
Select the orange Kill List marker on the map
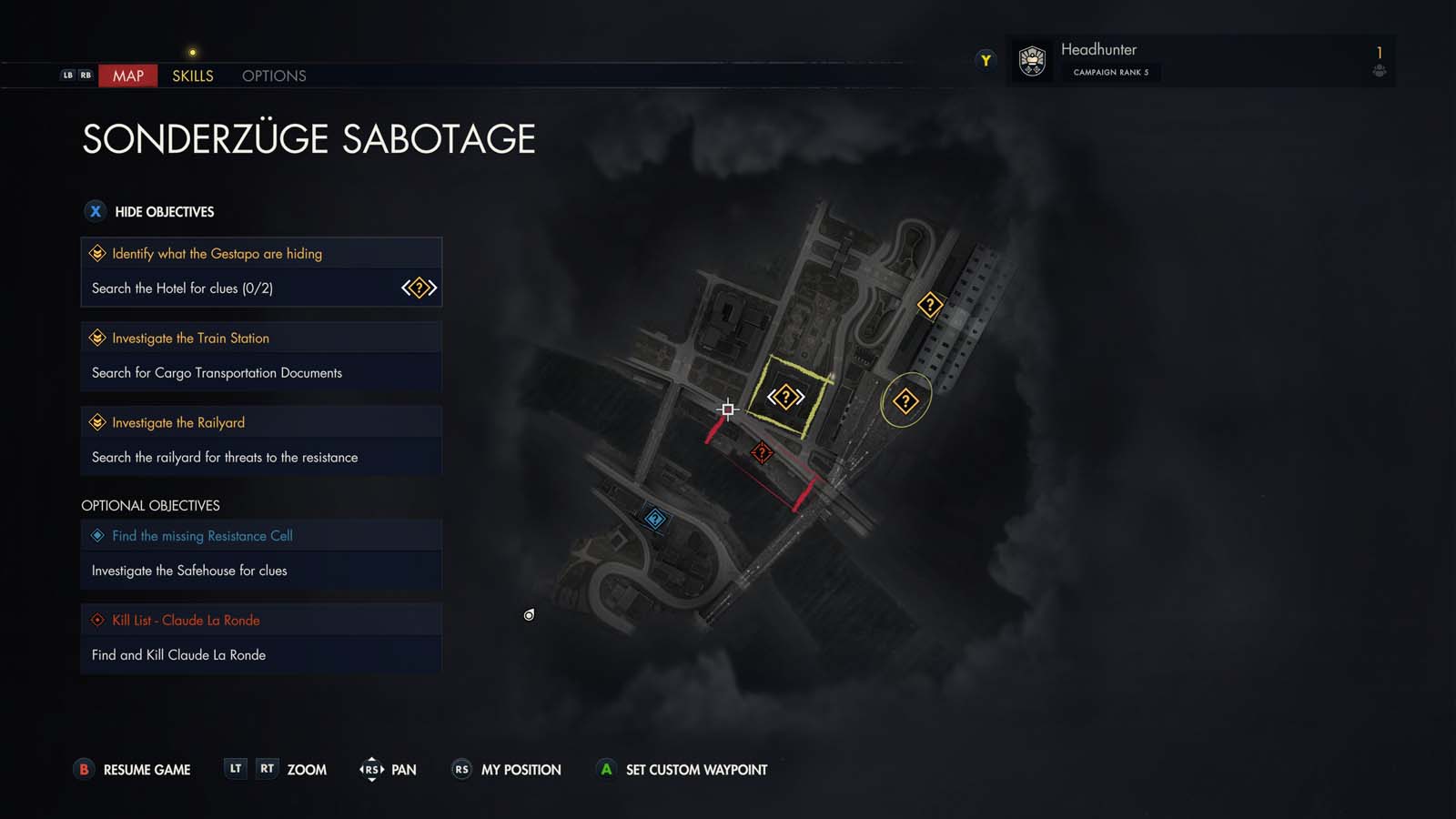point(762,452)
